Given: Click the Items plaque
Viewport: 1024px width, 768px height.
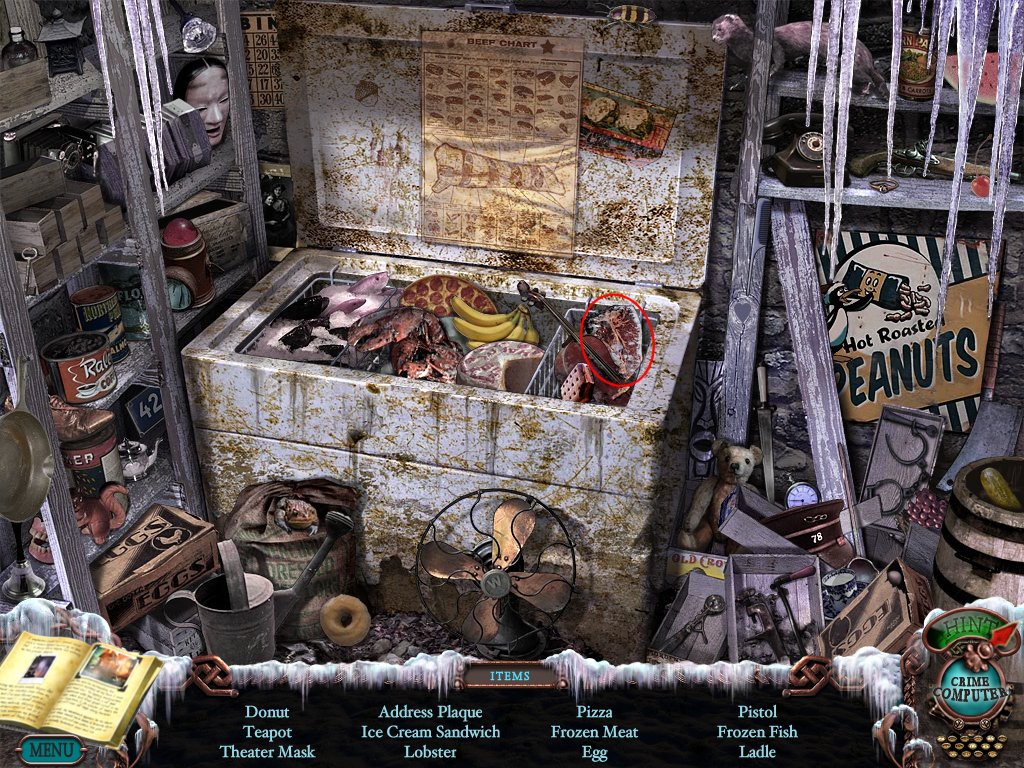Looking at the screenshot, I should pyautogui.click(x=510, y=675).
